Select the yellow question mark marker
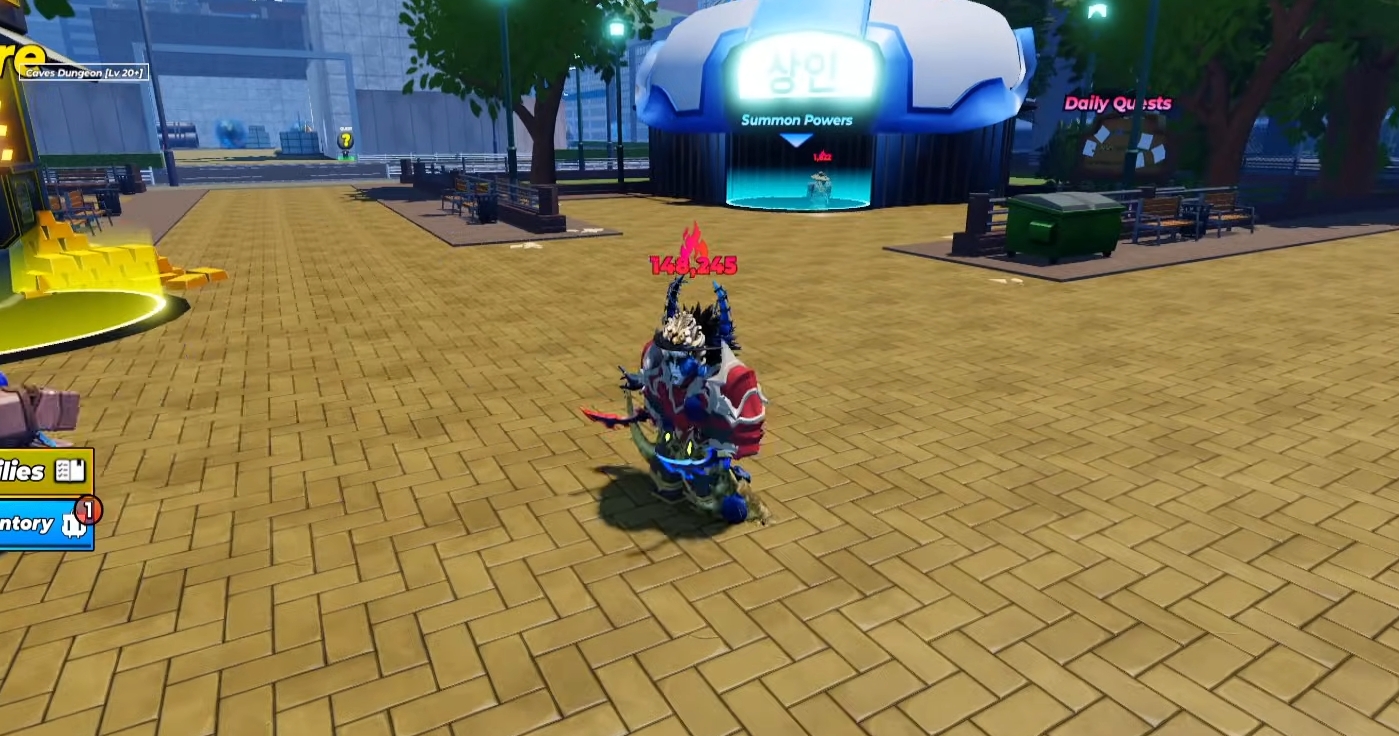 tap(345, 141)
